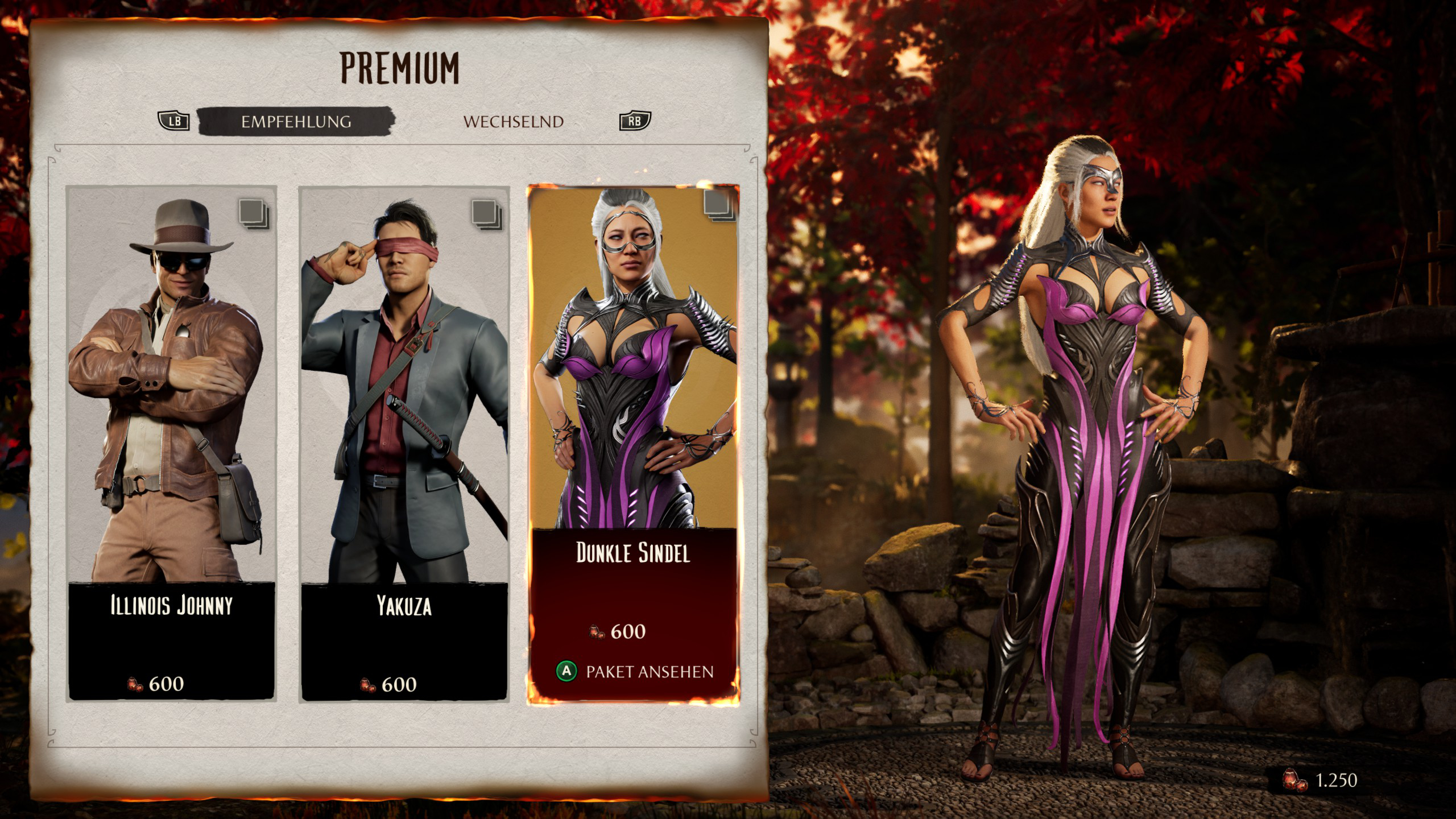Switch to the Empfehlung tab
The height and width of the screenshot is (819, 1456).
(x=296, y=121)
